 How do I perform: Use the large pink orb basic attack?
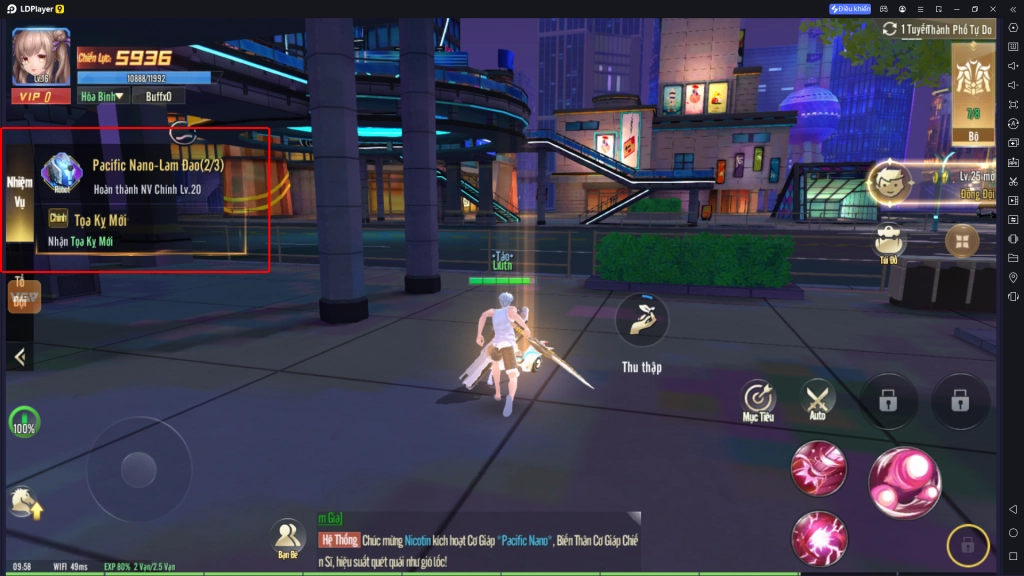point(904,482)
